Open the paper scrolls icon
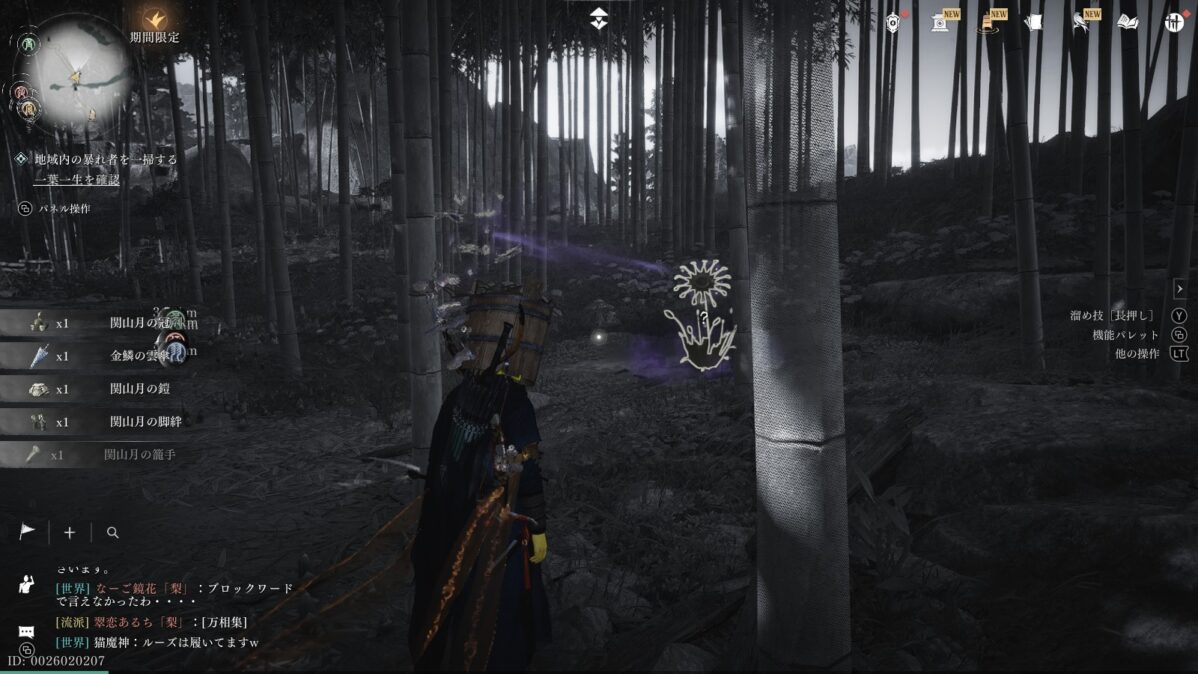The width and height of the screenshot is (1198, 674). pos(1033,21)
